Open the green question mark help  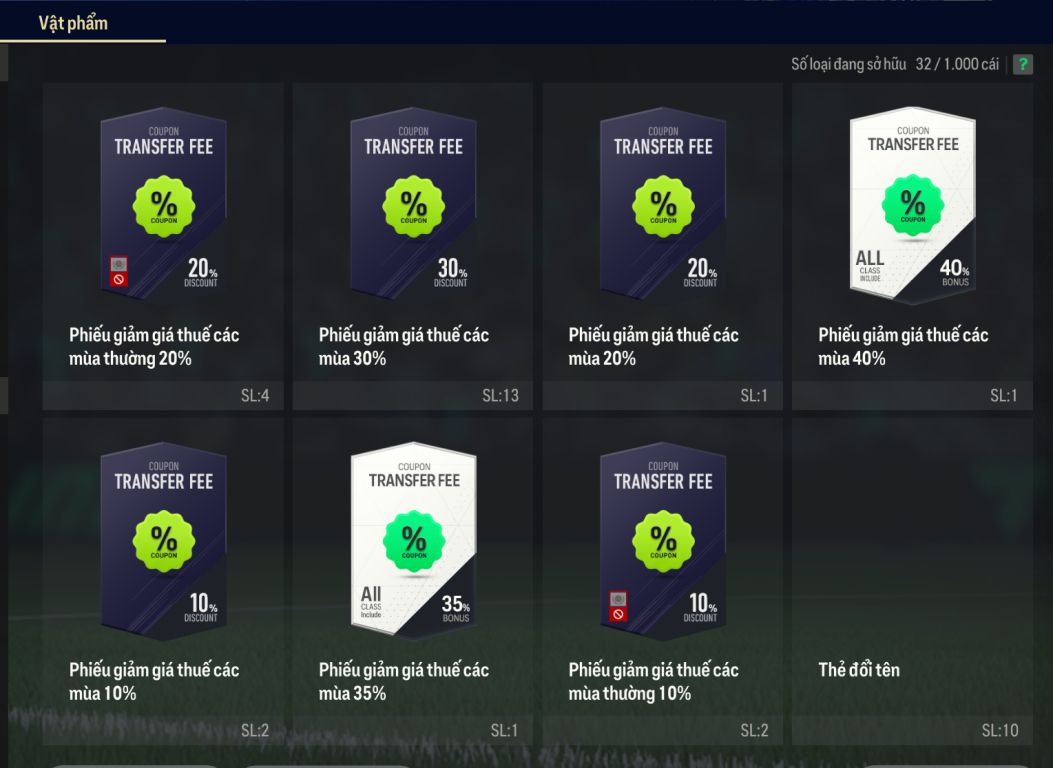point(1022,65)
